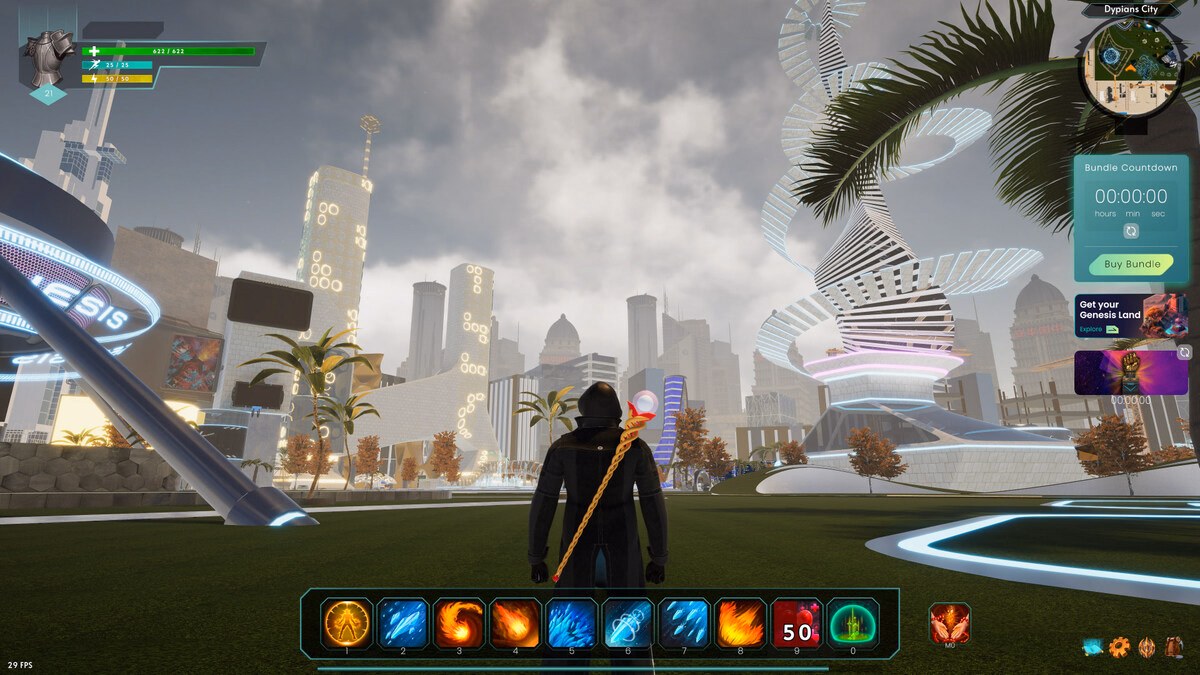Drink the red health potion
The height and width of the screenshot is (675, 1200).
click(x=797, y=623)
